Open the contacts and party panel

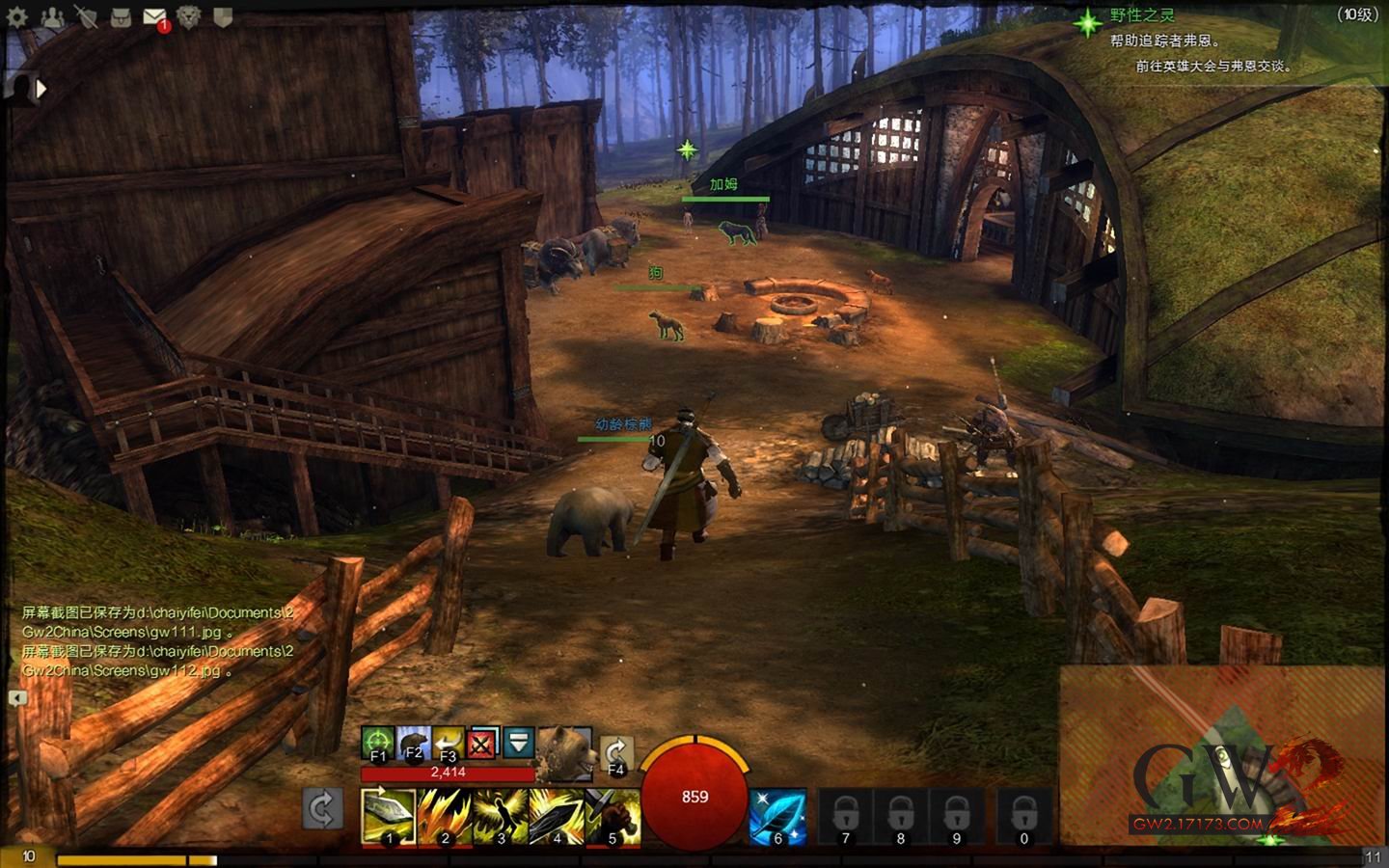point(52,16)
